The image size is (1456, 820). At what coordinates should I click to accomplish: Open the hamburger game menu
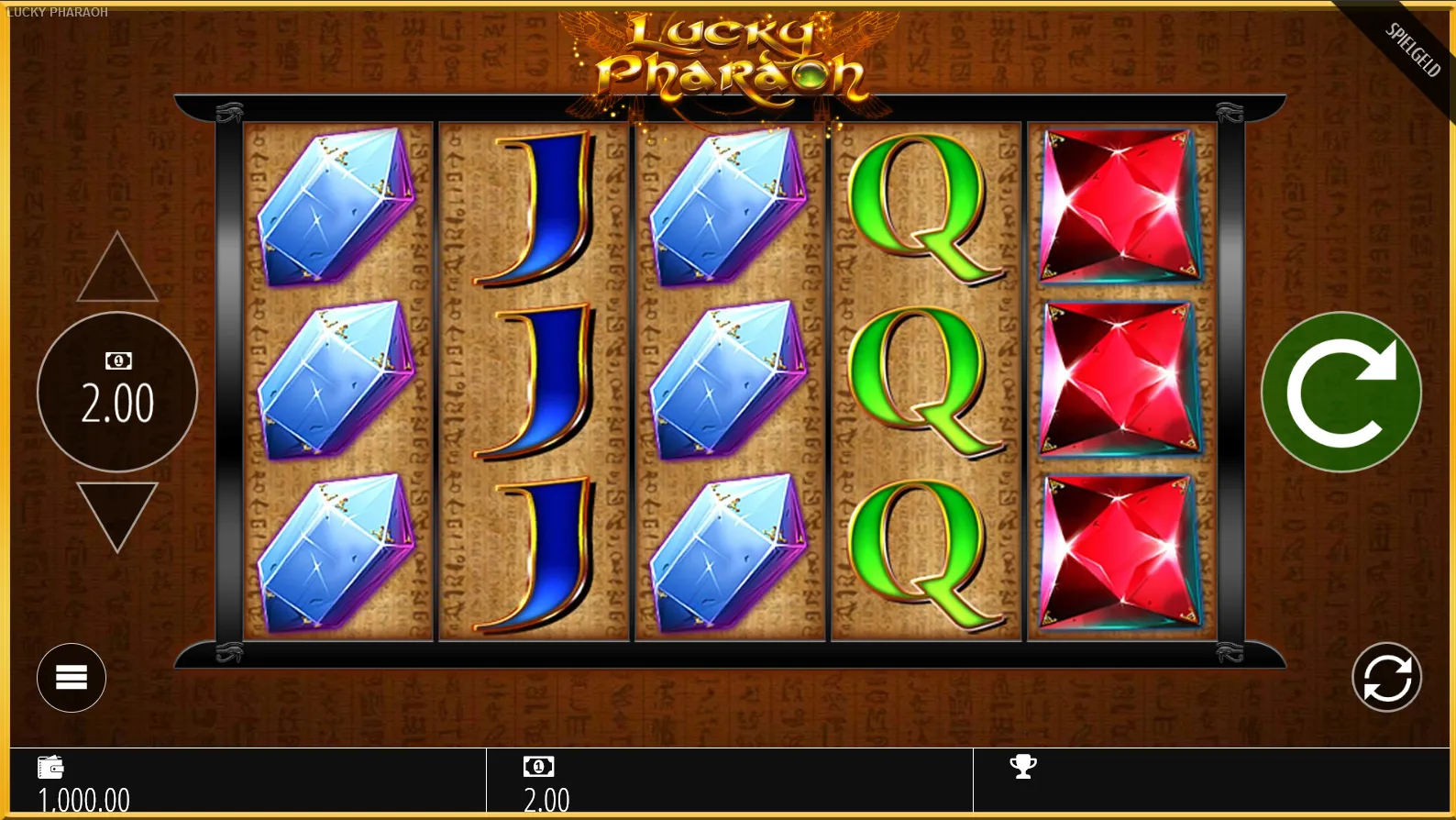(71, 677)
